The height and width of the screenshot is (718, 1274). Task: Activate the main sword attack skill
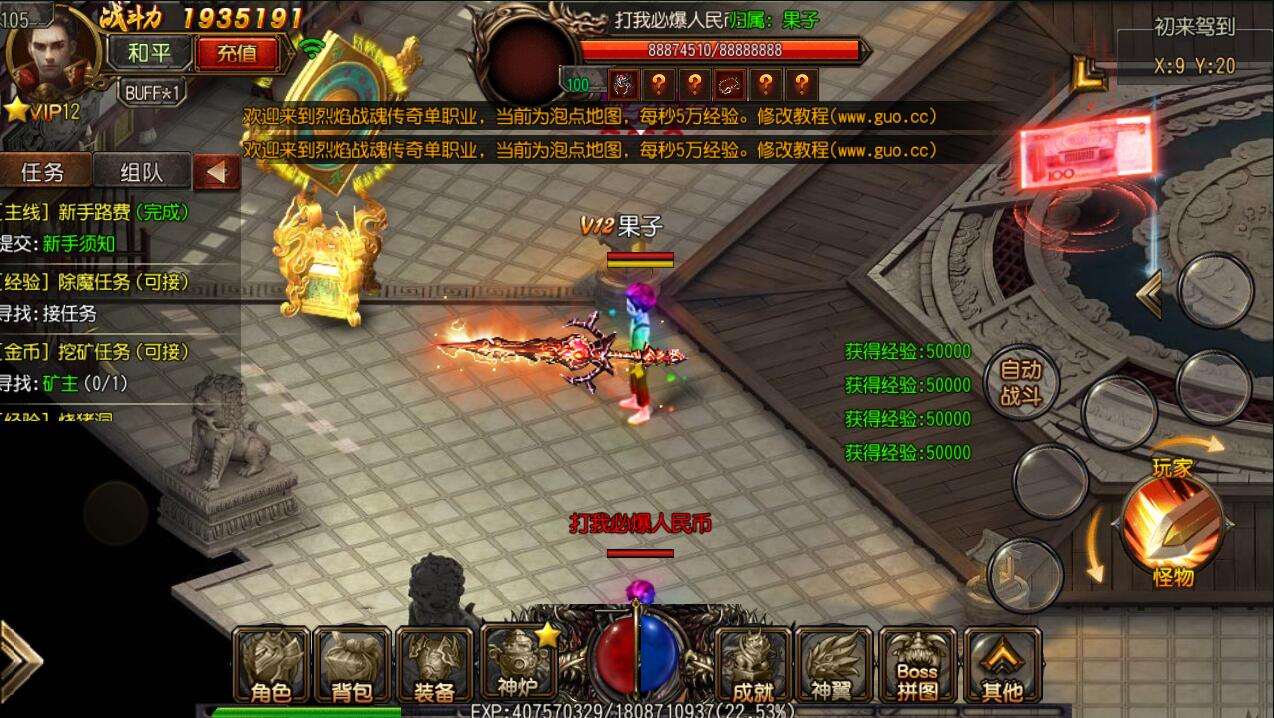pos(1173,522)
